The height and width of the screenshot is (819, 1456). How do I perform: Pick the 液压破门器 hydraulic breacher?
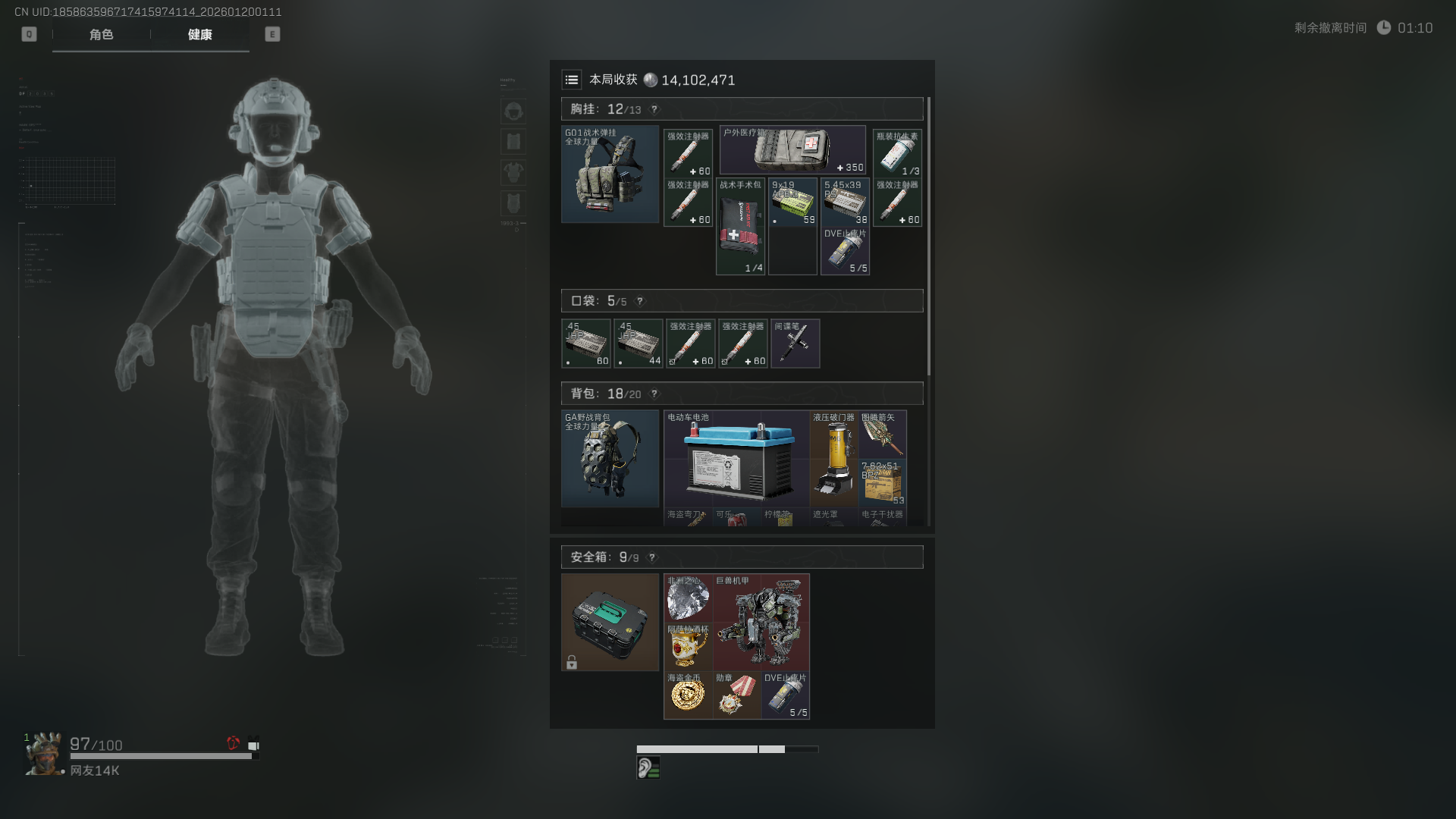tap(834, 459)
